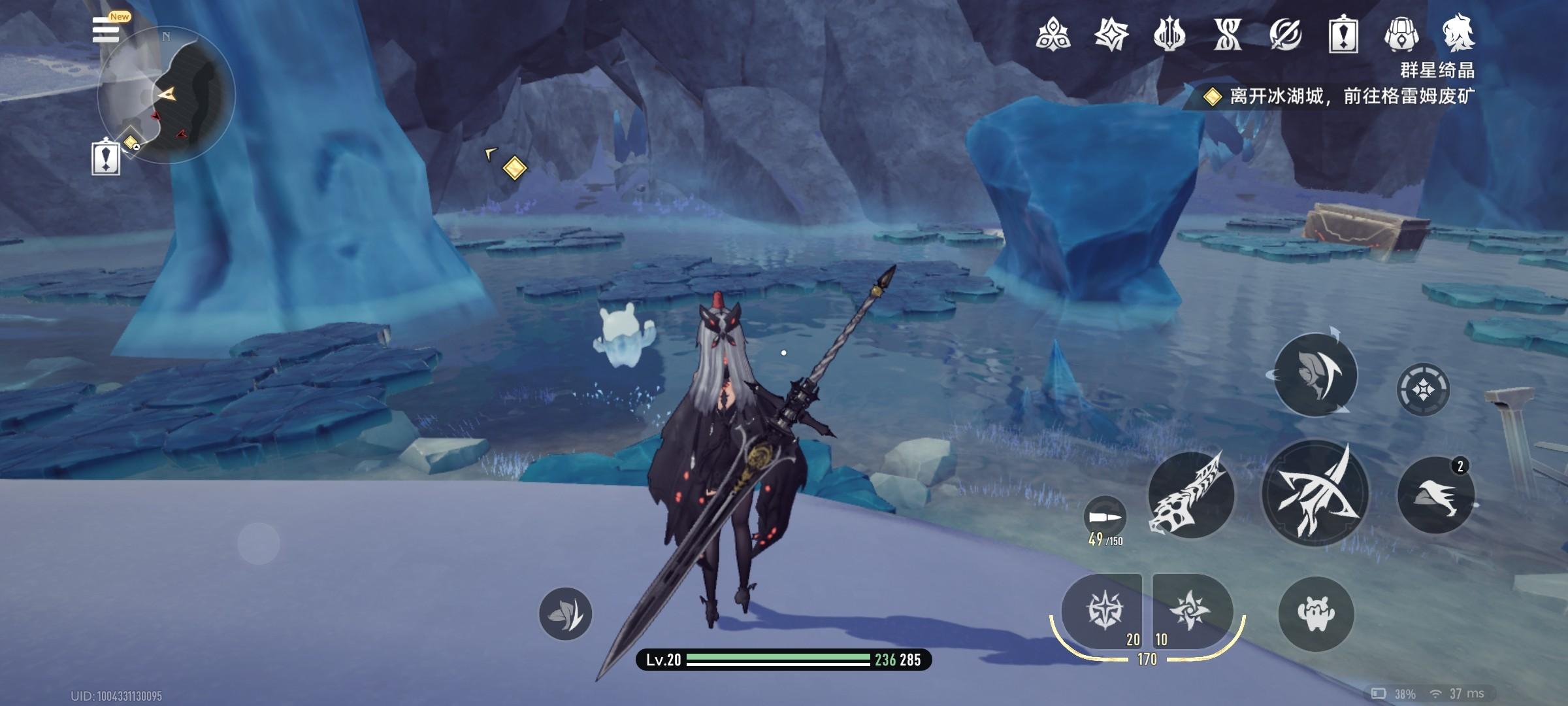The image size is (1568, 706).
Task: Summon the small creature companion button
Action: [x=1316, y=613]
